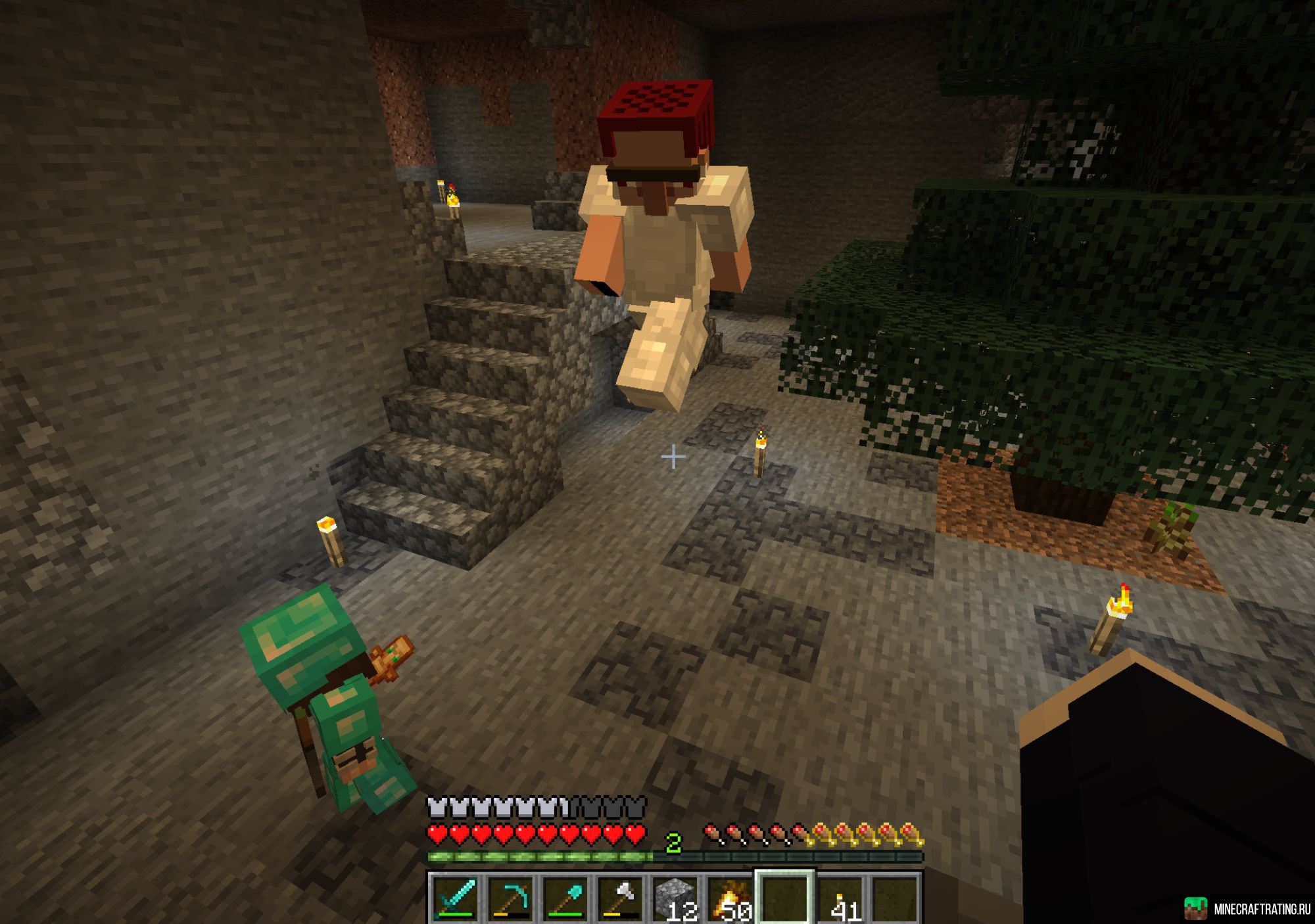Select the torch stack of 41
The image size is (1315, 924).
click(x=842, y=898)
